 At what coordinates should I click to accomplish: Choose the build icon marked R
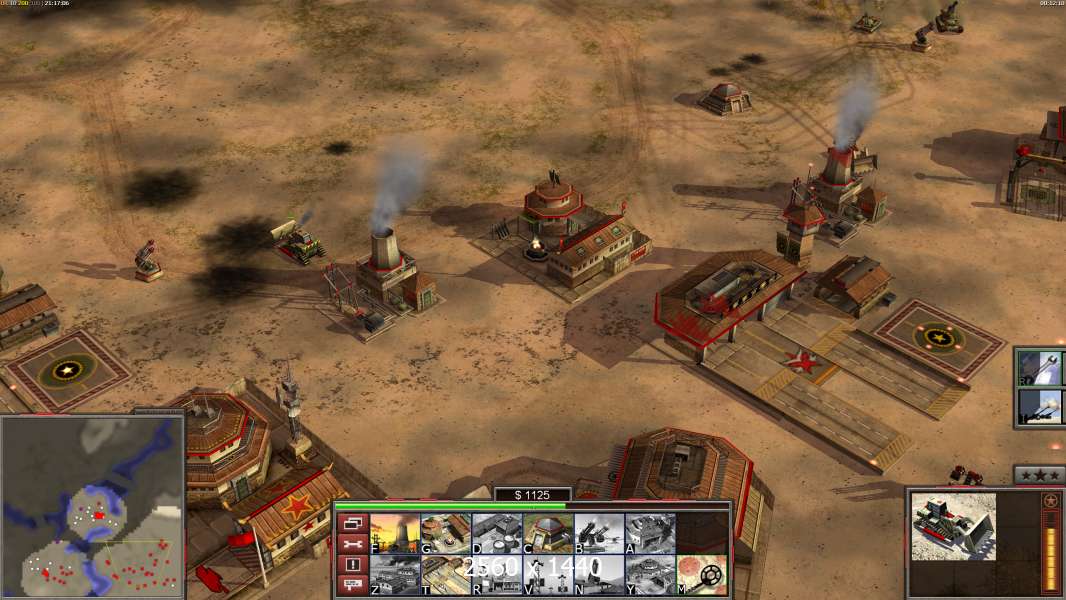pyautogui.click(x=497, y=575)
